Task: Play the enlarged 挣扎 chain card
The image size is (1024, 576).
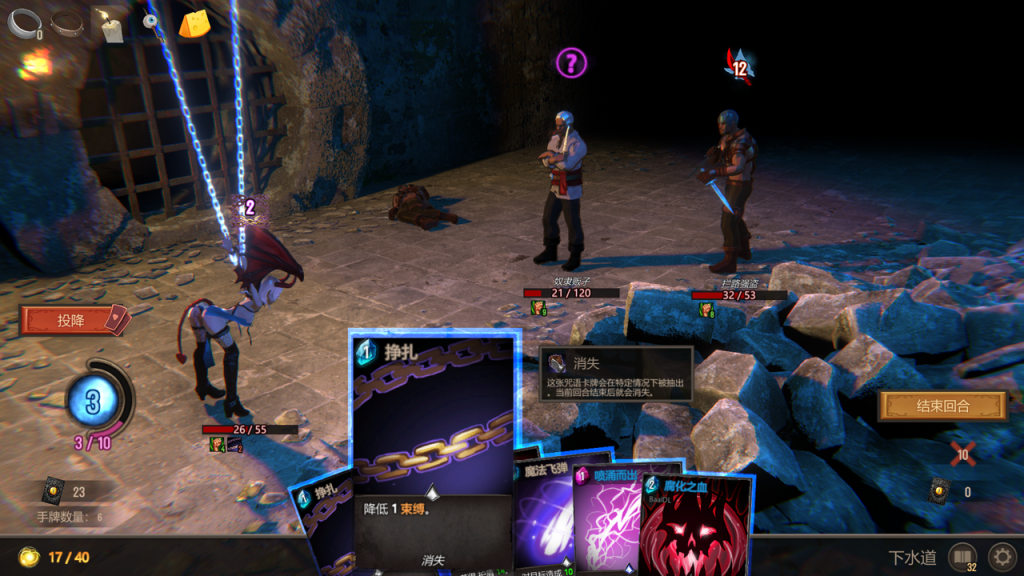Action: pyautogui.click(x=433, y=420)
